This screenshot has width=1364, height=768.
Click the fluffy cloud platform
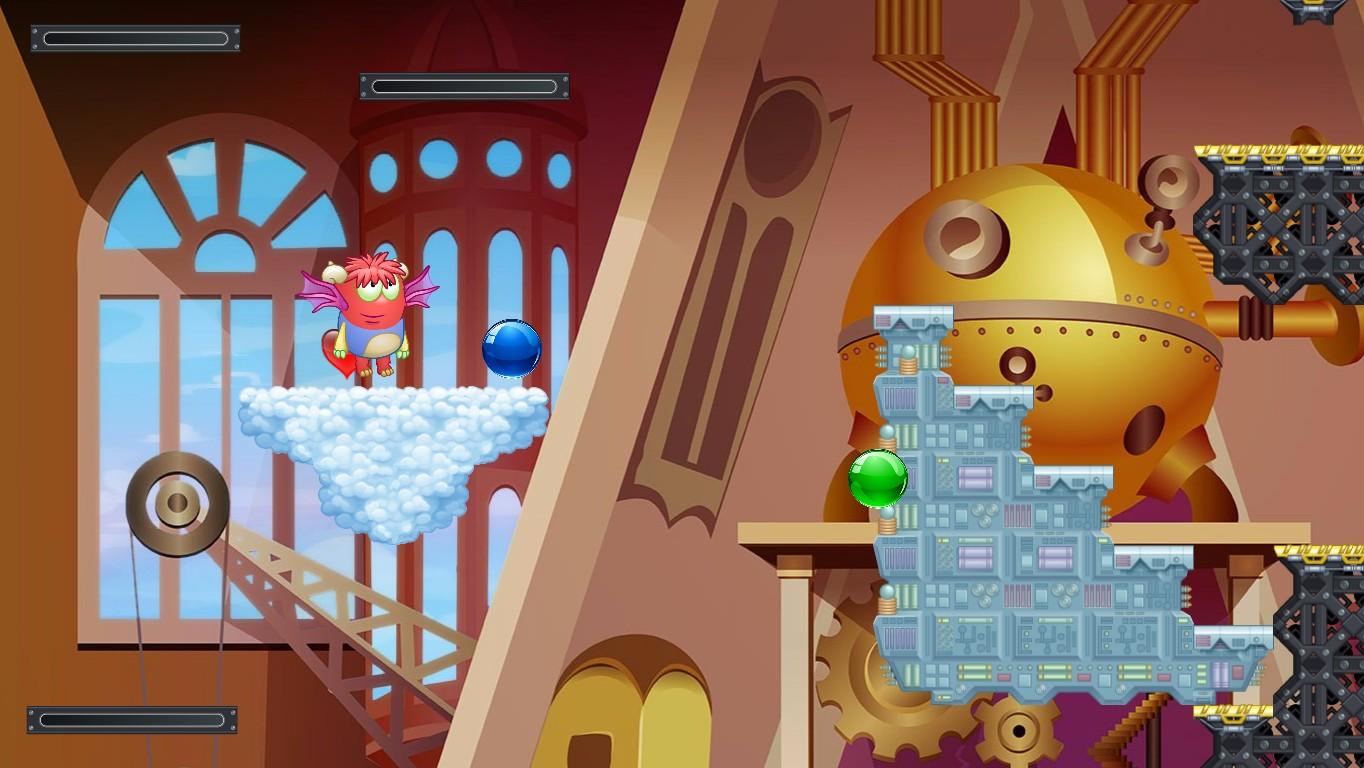(390, 440)
